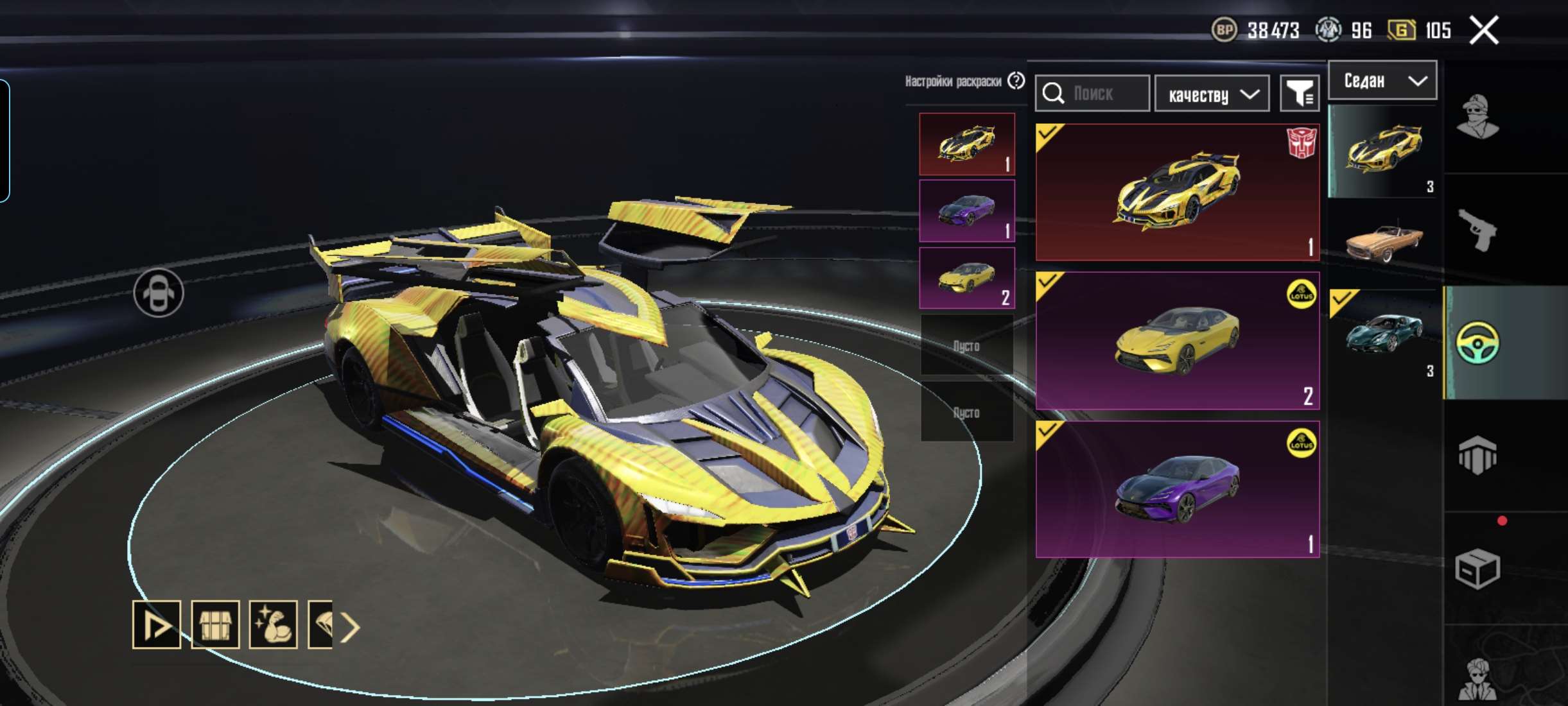Click the flexing arm sparkle icon
Image resolution: width=1568 pixels, height=706 pixels.
(x=273, y=625)
